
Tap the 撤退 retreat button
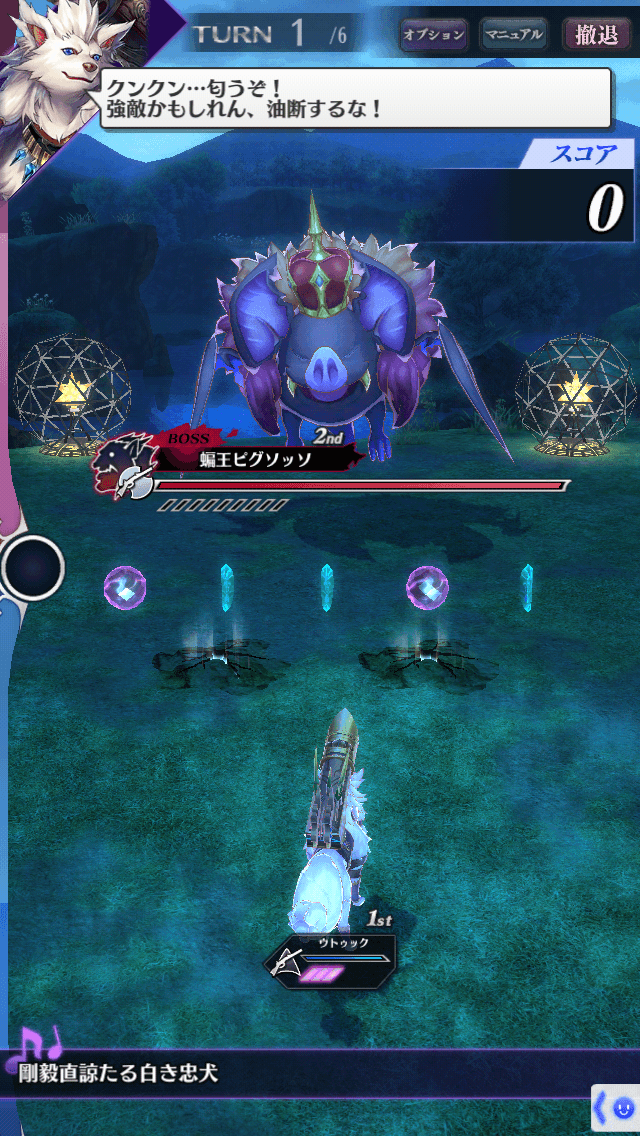point(597,35)
